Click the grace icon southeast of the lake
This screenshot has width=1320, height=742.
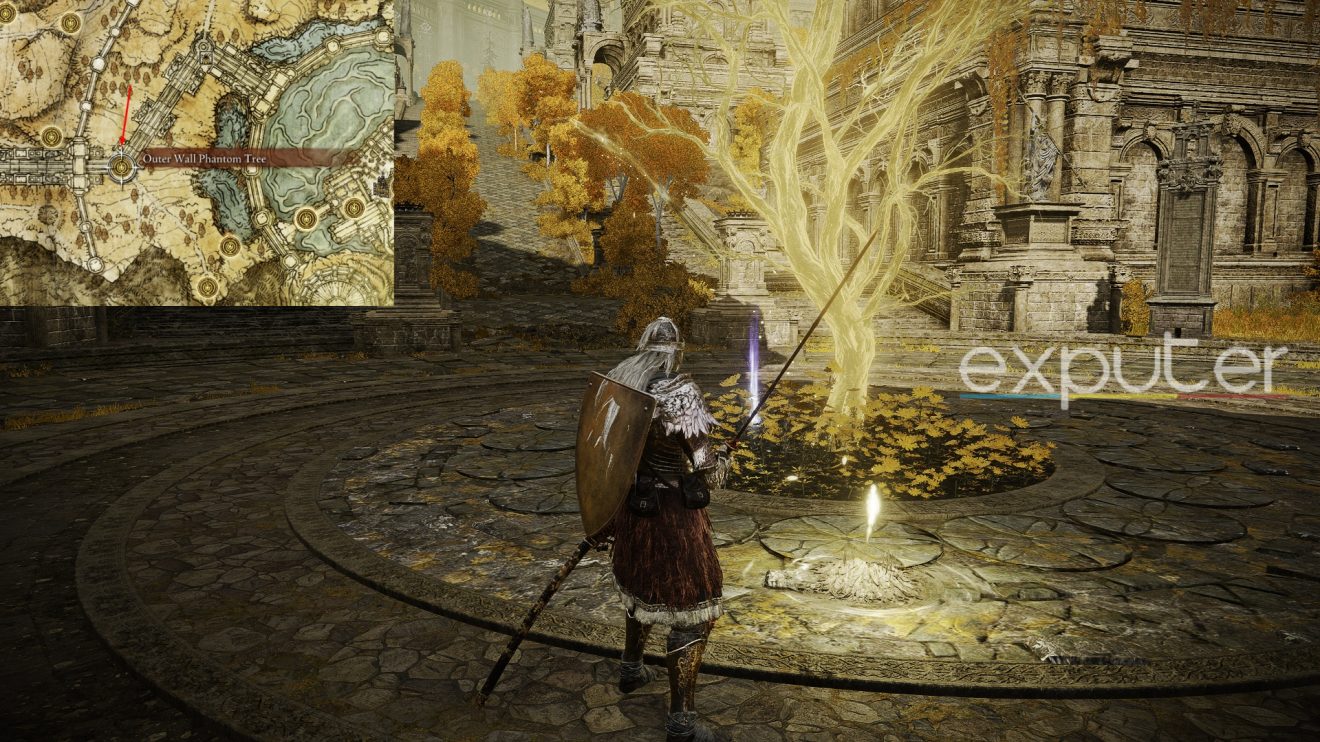307,217
